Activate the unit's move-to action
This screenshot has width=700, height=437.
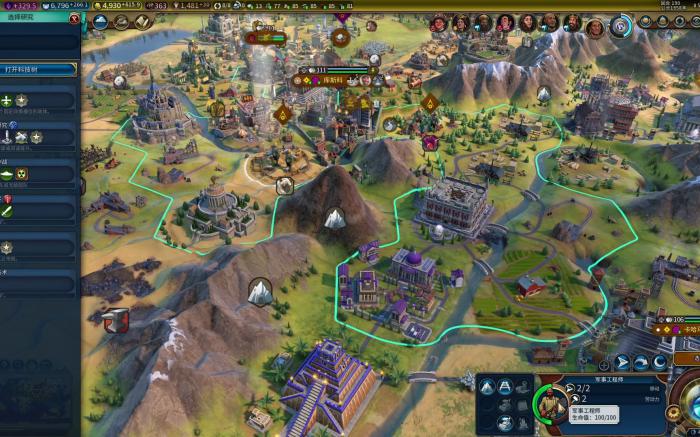point(621,363)
